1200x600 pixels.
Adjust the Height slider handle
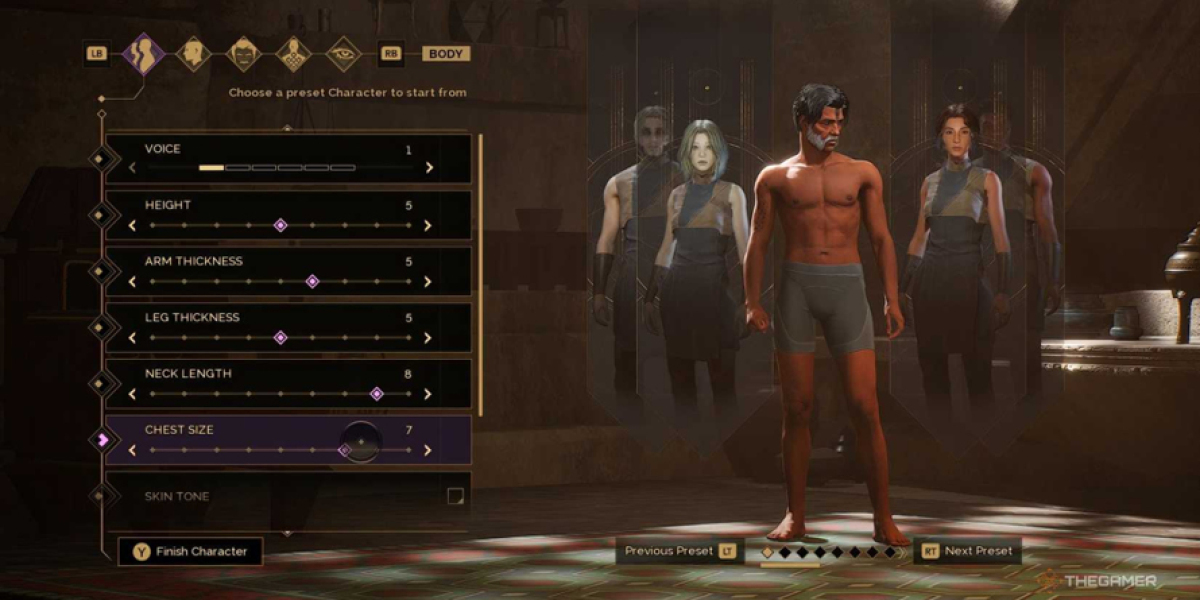click(280, 225)
